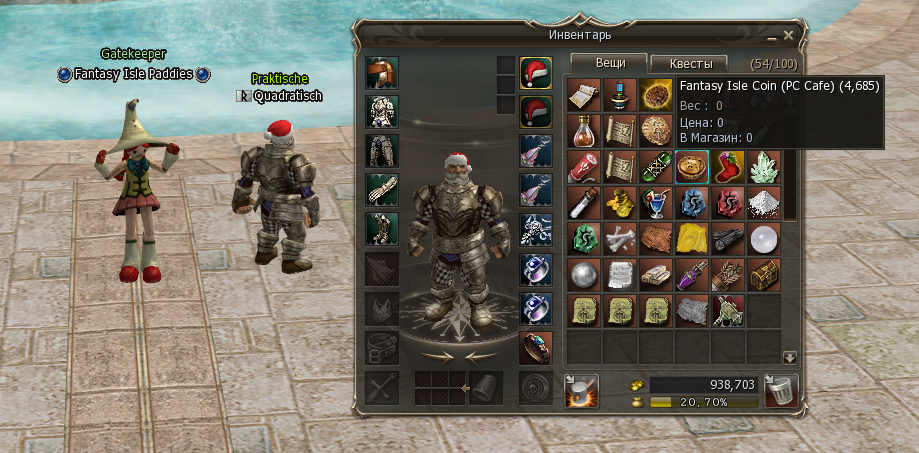Select the equipped bracelet slot
919x453 pixels.
536,346
